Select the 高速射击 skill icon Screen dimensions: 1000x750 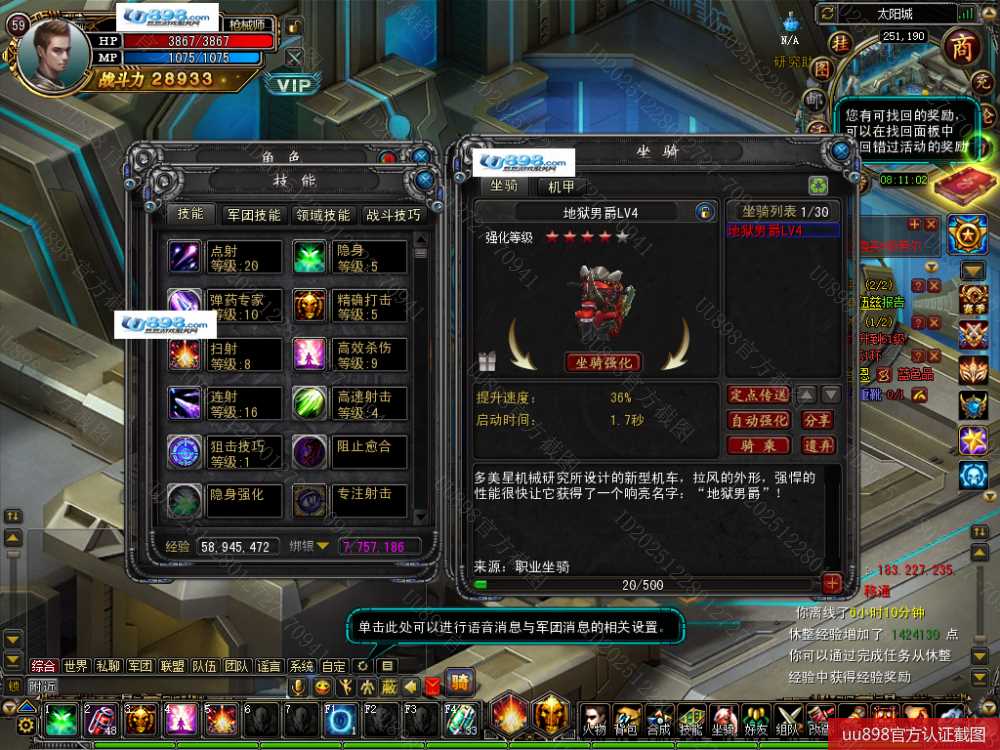tap(310, 403)
